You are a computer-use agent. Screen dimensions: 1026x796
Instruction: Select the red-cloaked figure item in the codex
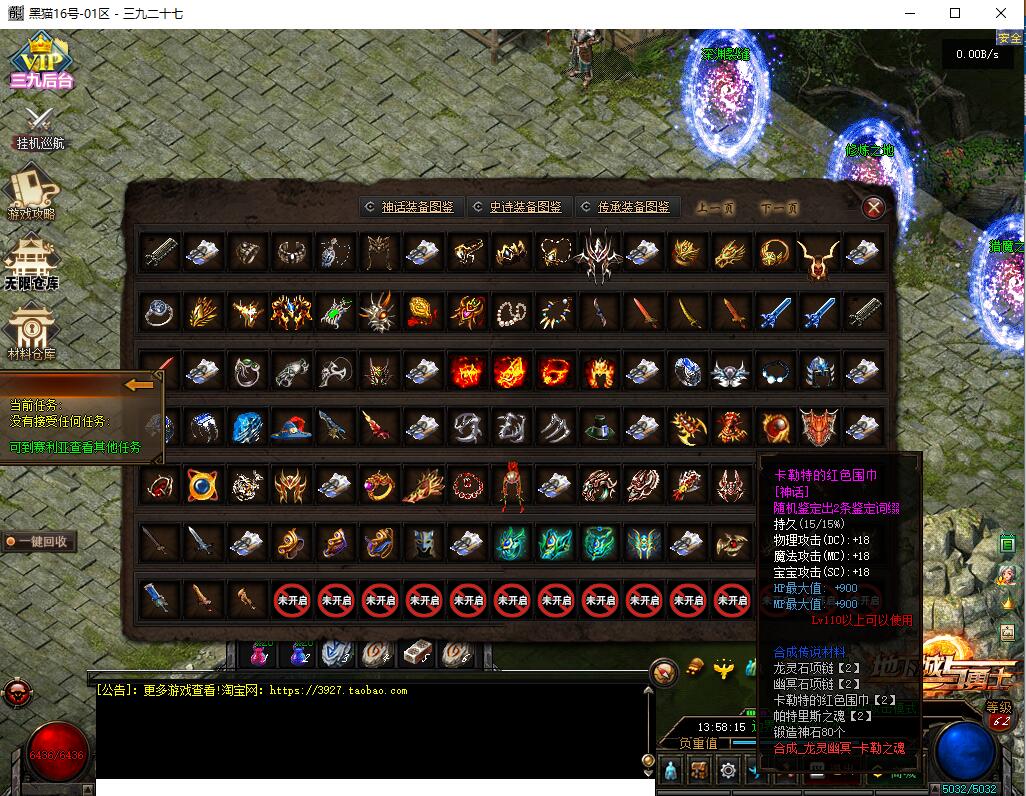click(x=512, y=486)
